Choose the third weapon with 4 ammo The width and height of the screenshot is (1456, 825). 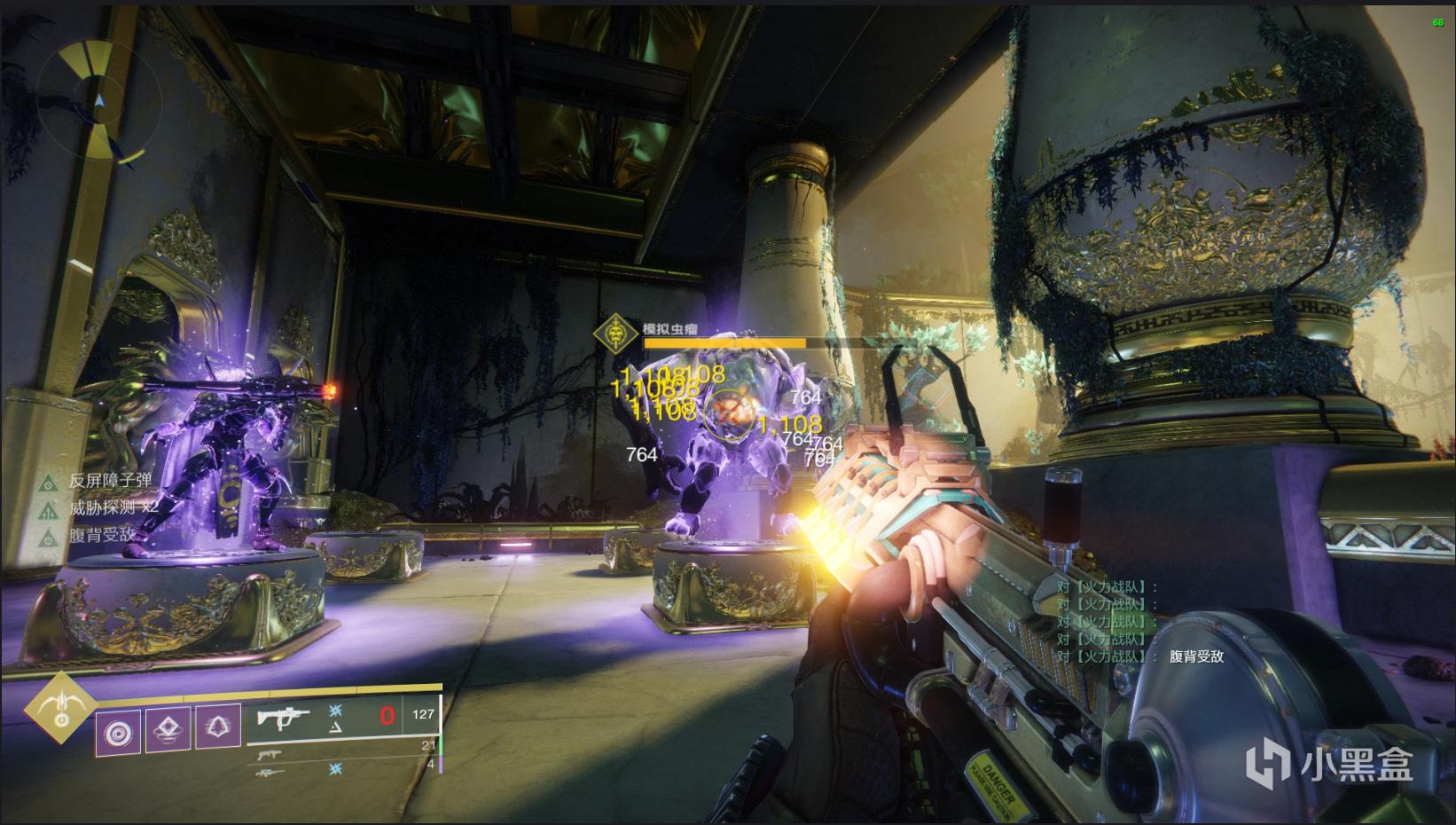pyautogui.click(x=266, y=773)
